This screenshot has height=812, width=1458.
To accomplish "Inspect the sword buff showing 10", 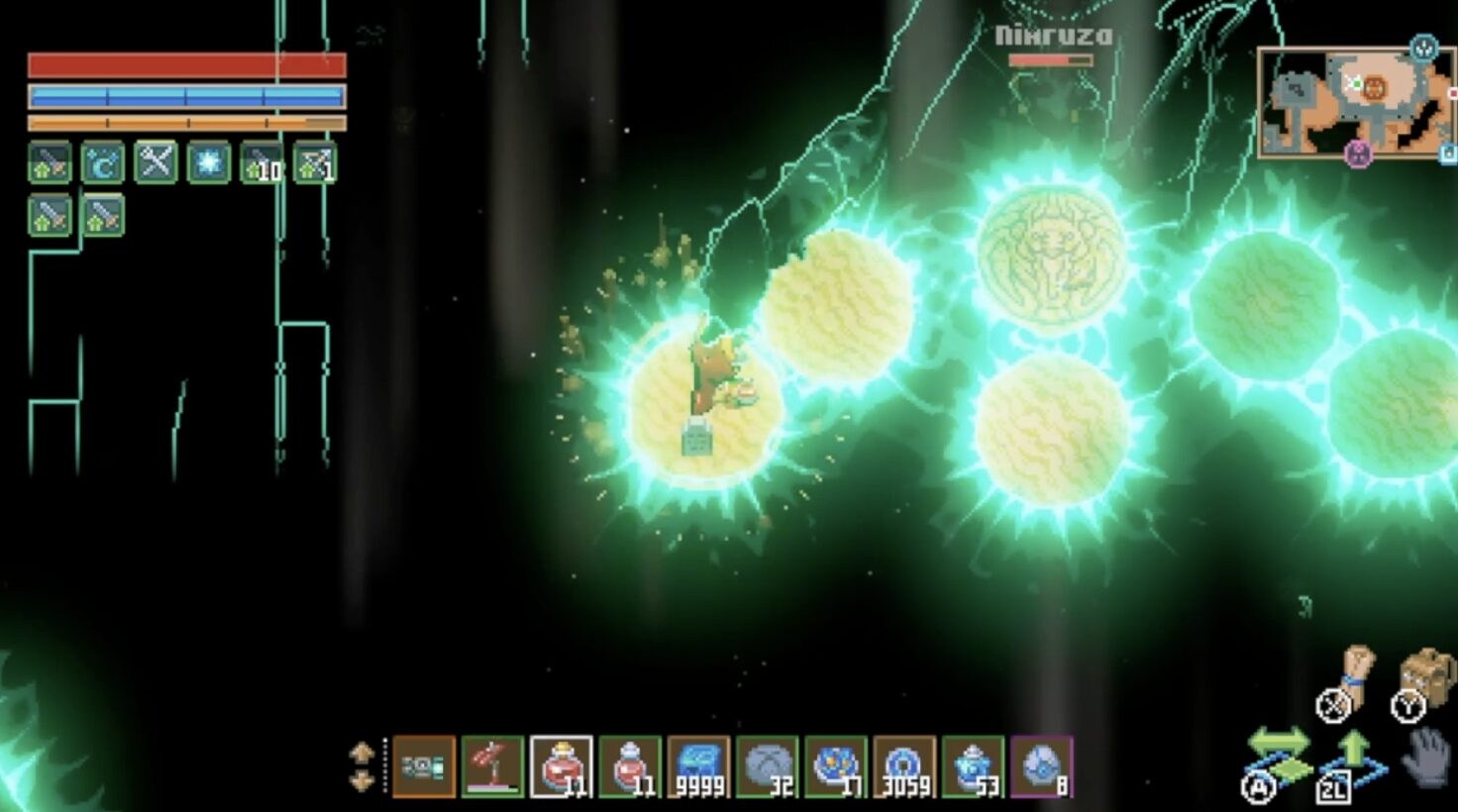I will [x=261, y=163].
